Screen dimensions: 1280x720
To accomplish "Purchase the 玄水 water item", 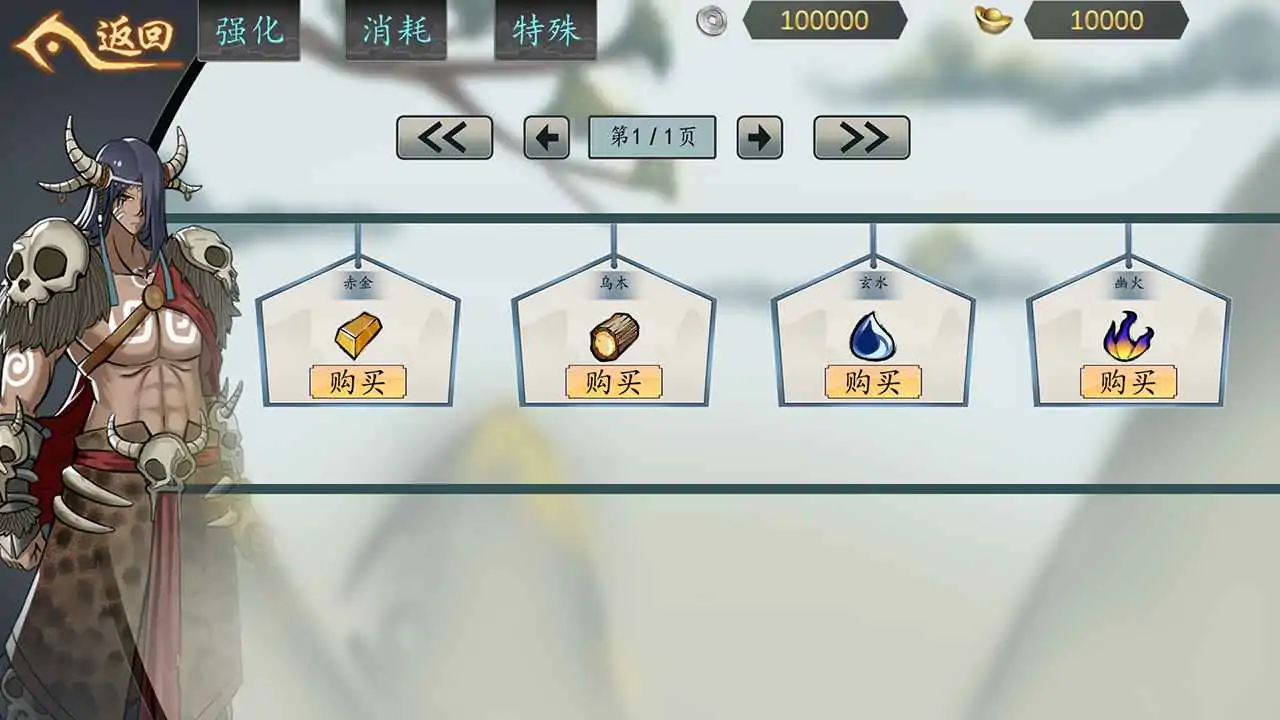I will 874,382.
